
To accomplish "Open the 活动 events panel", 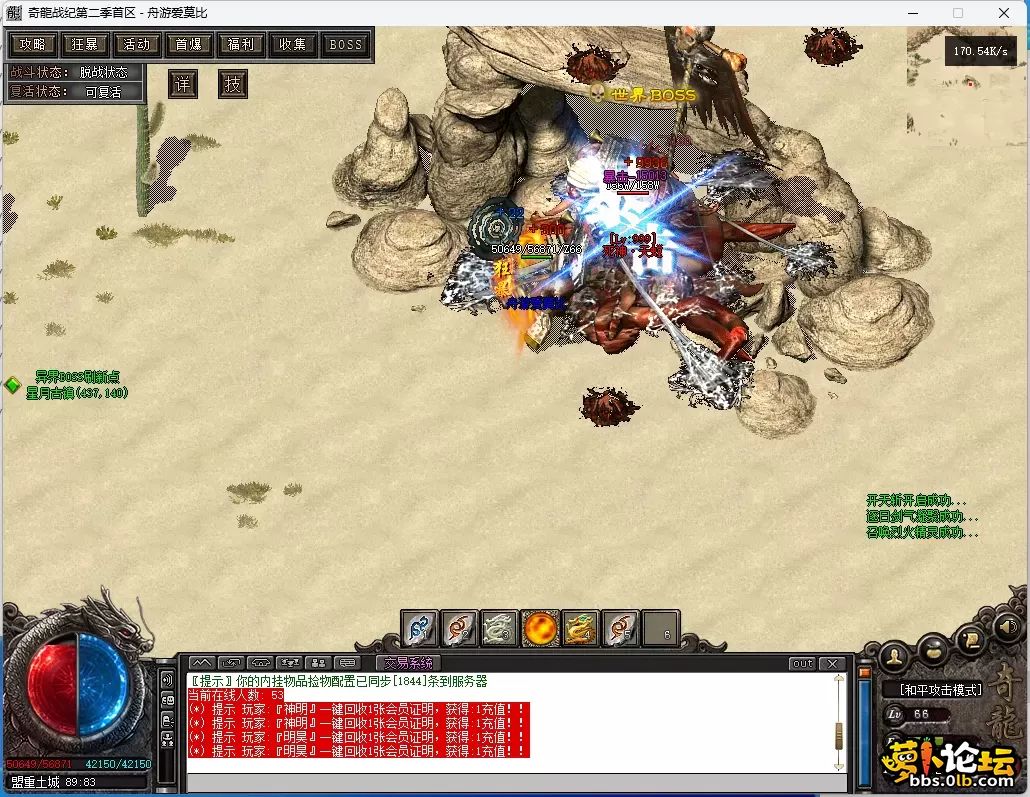I will click(x=137, y=44).
